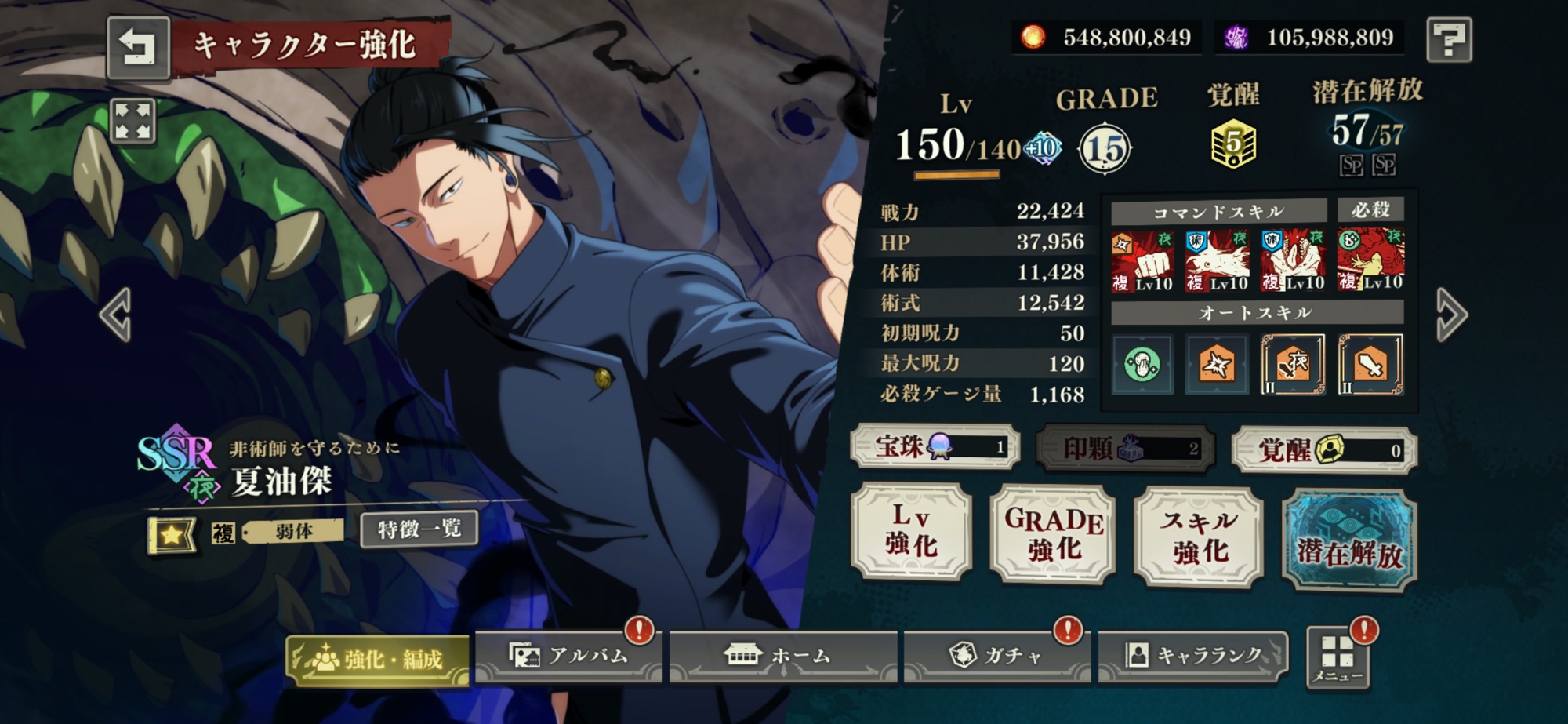Screen dimensions: 1568x724
Task: Go to the ホーム home screen
Action: pos(782,656)
